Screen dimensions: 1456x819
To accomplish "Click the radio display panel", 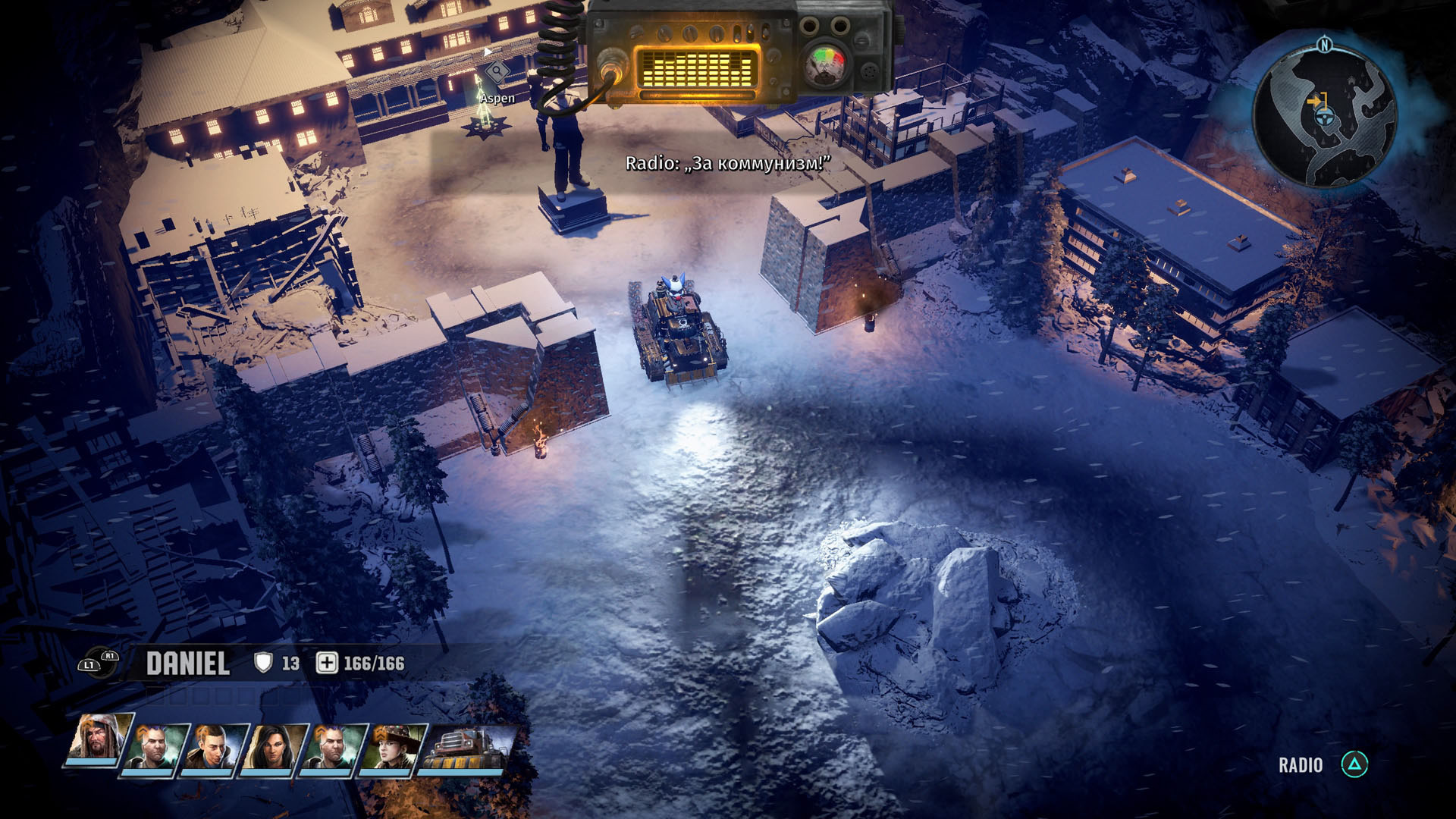I will click(697, 68).
